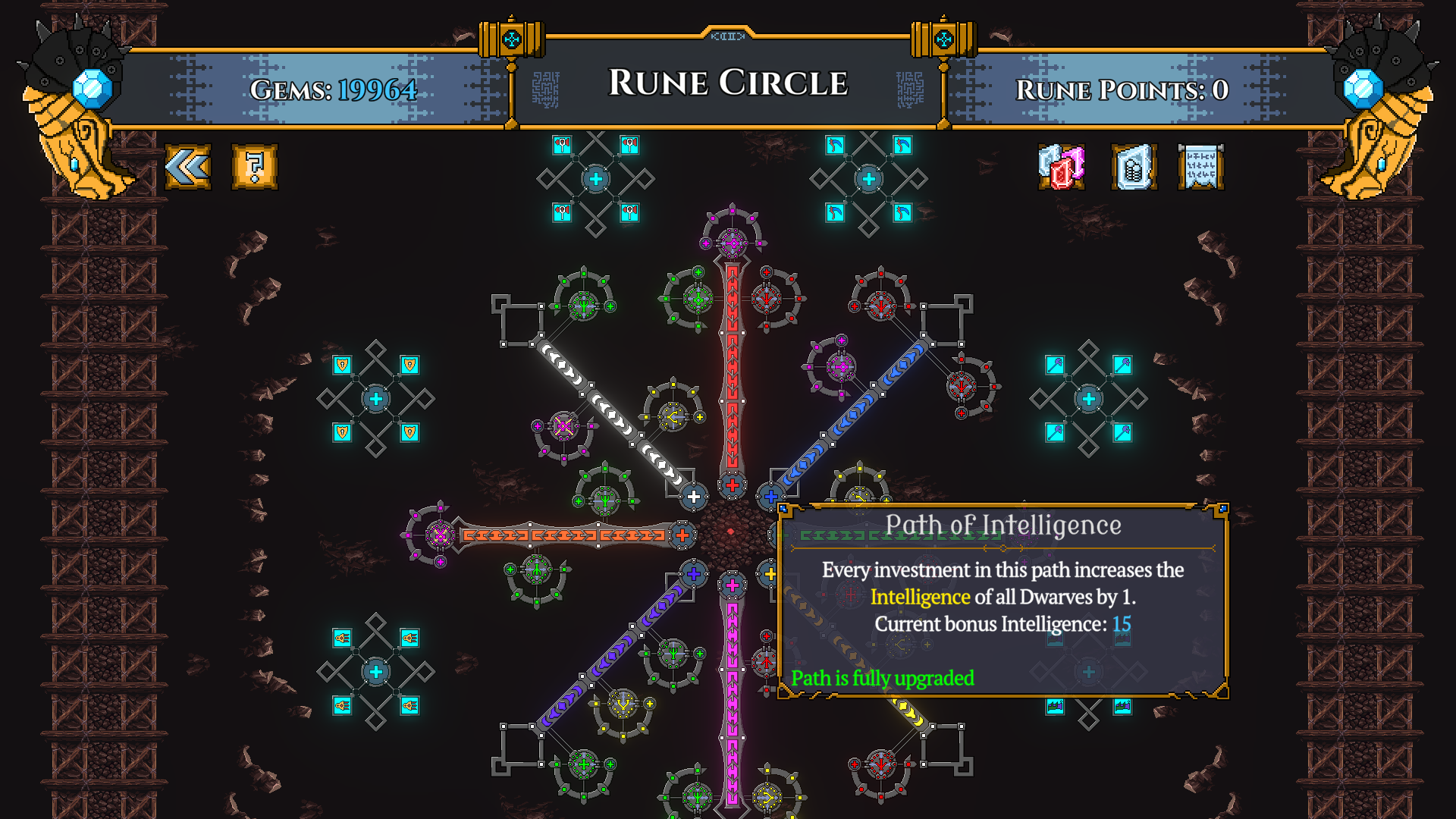Open the rune scroll icon

coord(1201,168)
